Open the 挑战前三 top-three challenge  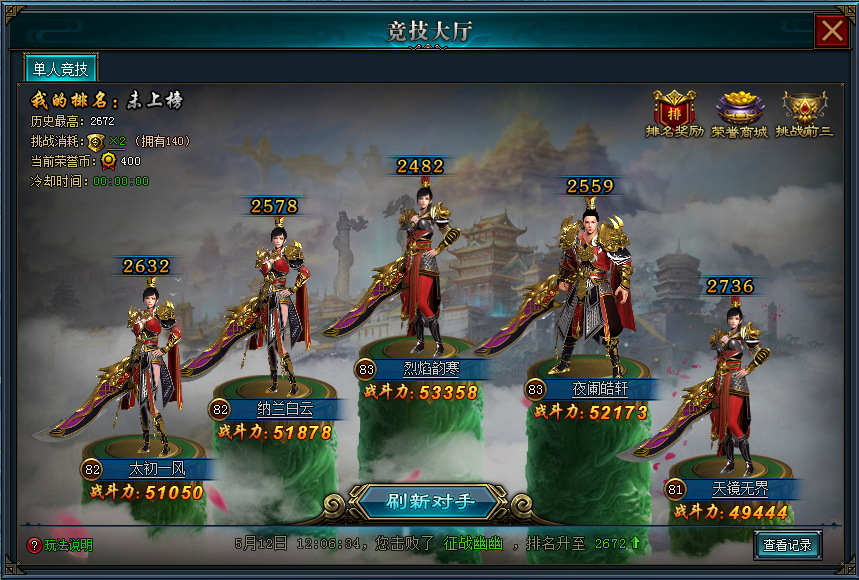pyautogui.click(x=806, y=113)
